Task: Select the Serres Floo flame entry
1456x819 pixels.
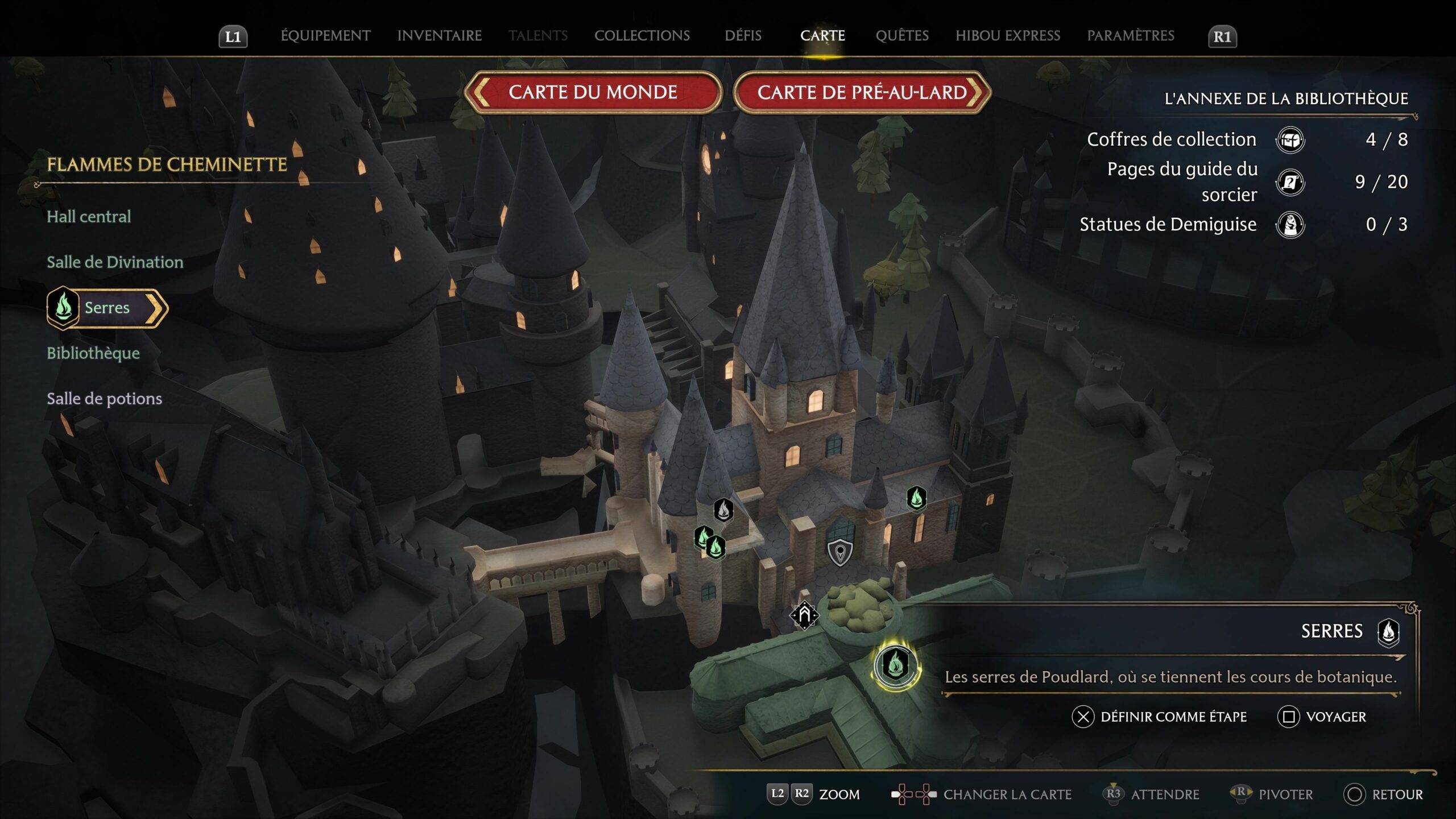Action: point(107,308)
